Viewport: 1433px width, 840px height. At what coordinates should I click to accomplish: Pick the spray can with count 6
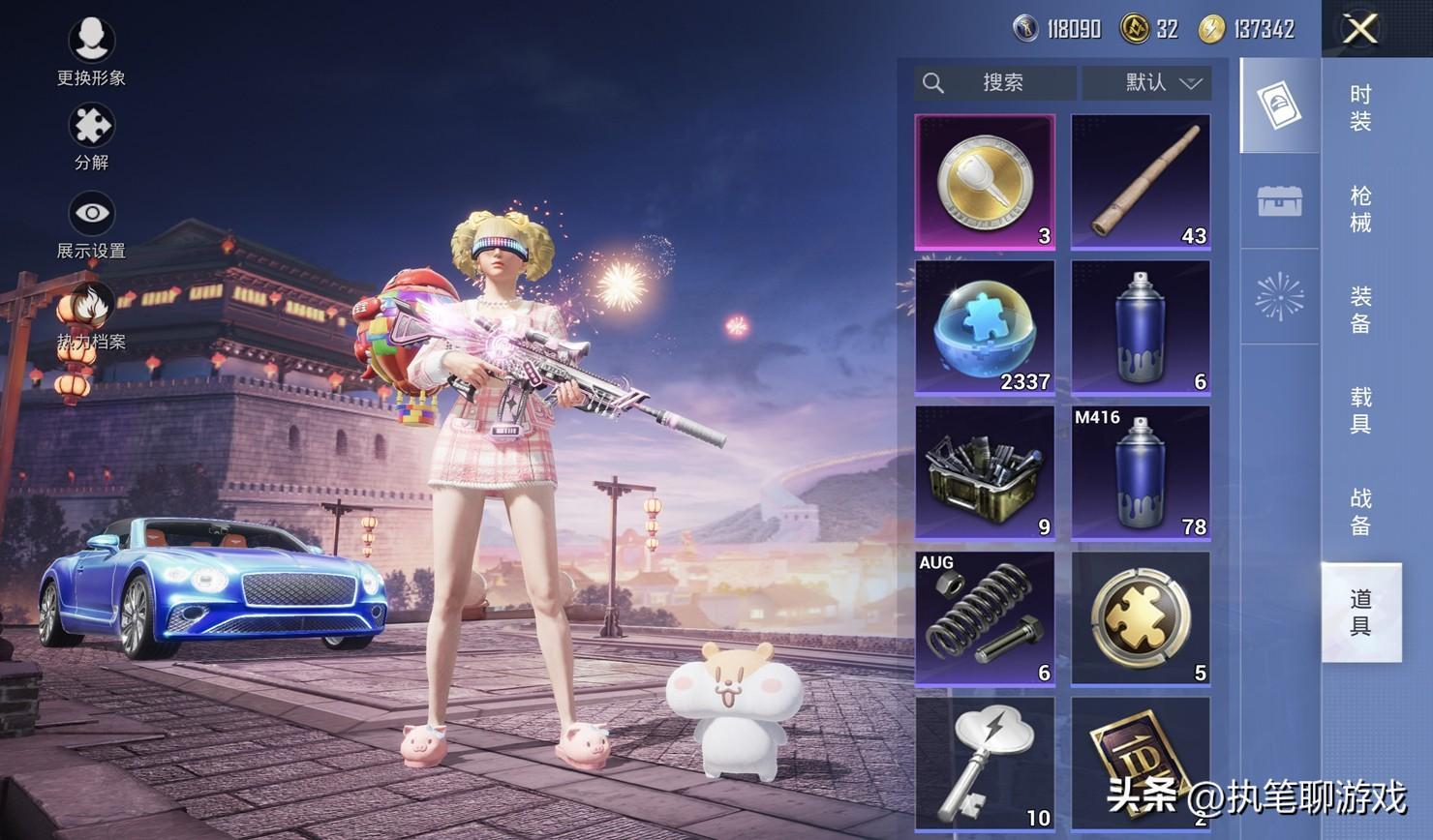point(1141,327)
